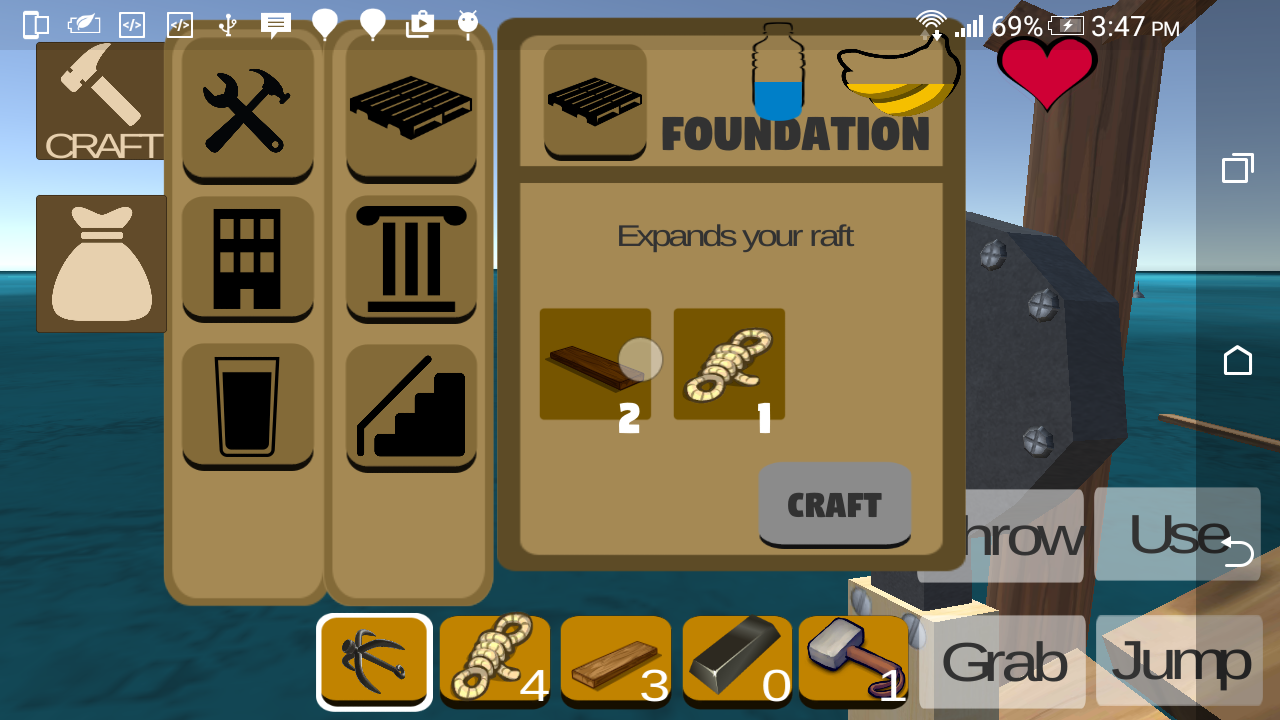
Task: Open Android recent apps from the side bar
Action: pos(1237,167)
